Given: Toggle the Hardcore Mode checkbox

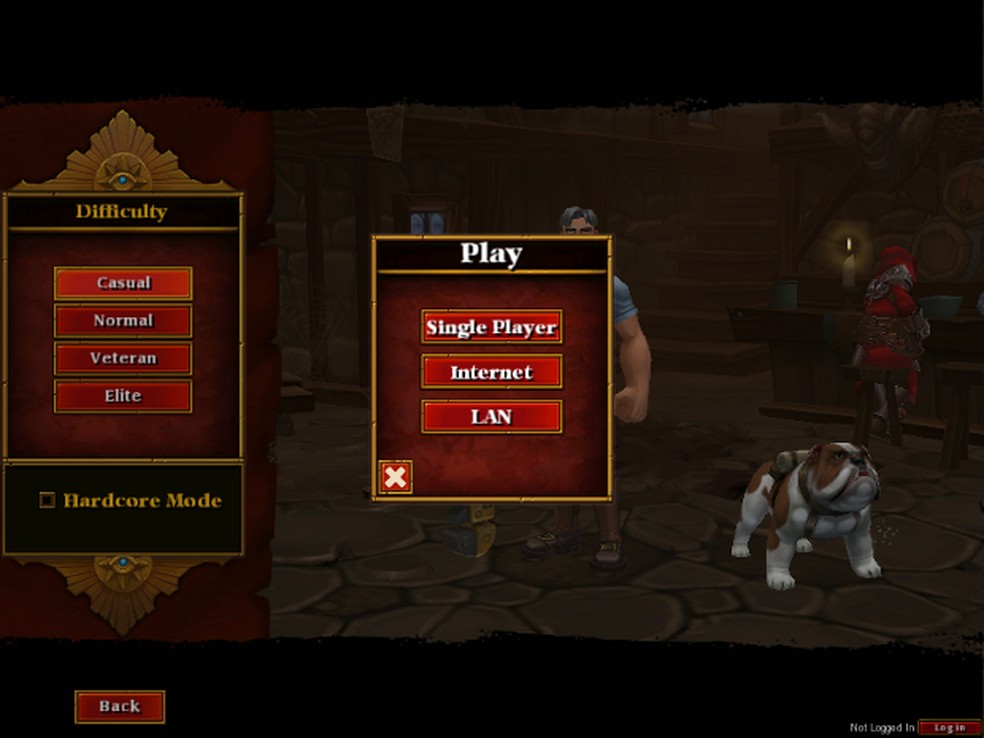Looking at the screenshot, I should [x=47, y=500].
